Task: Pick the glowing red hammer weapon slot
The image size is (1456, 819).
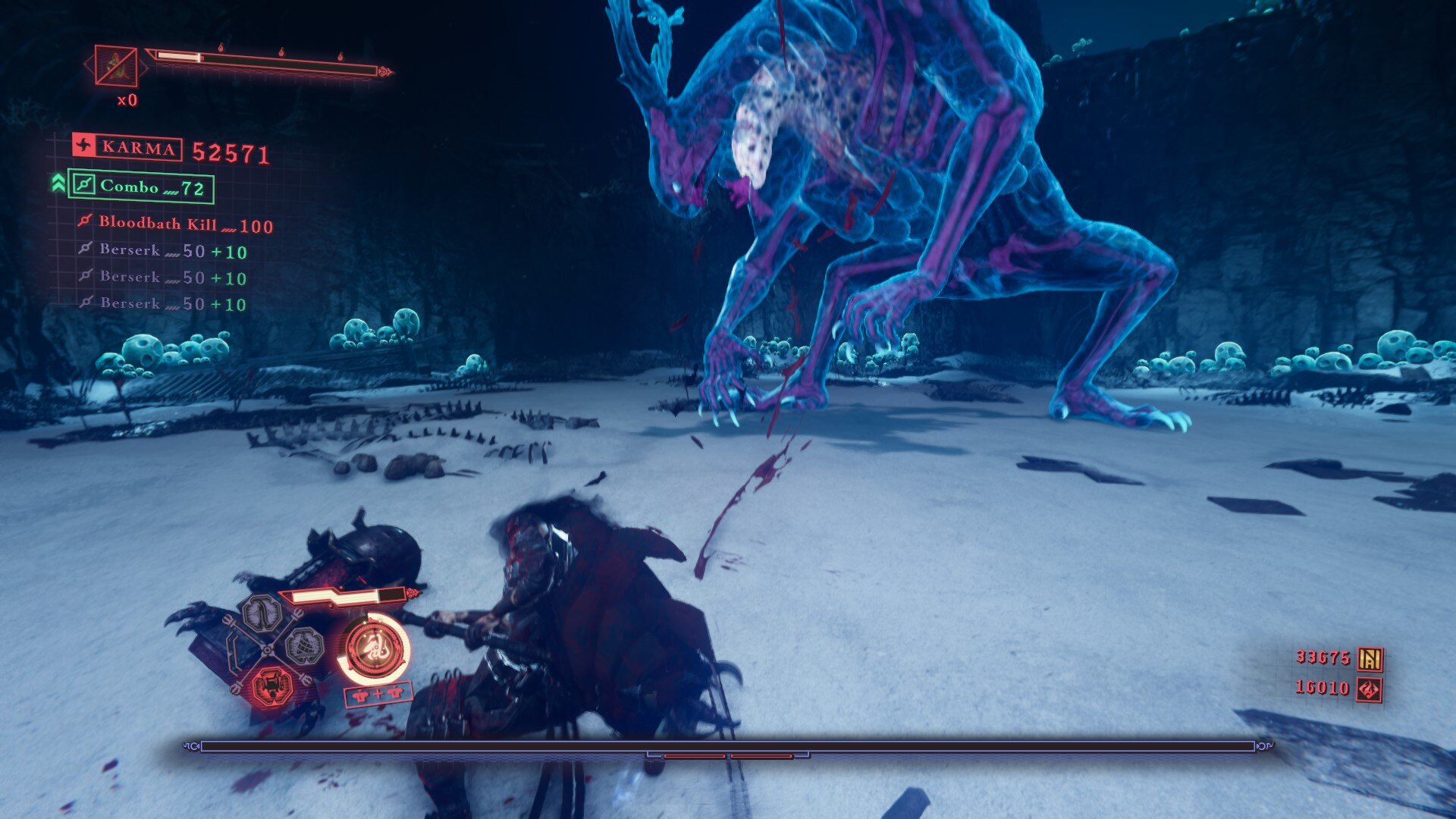Action: coord(271,686)
